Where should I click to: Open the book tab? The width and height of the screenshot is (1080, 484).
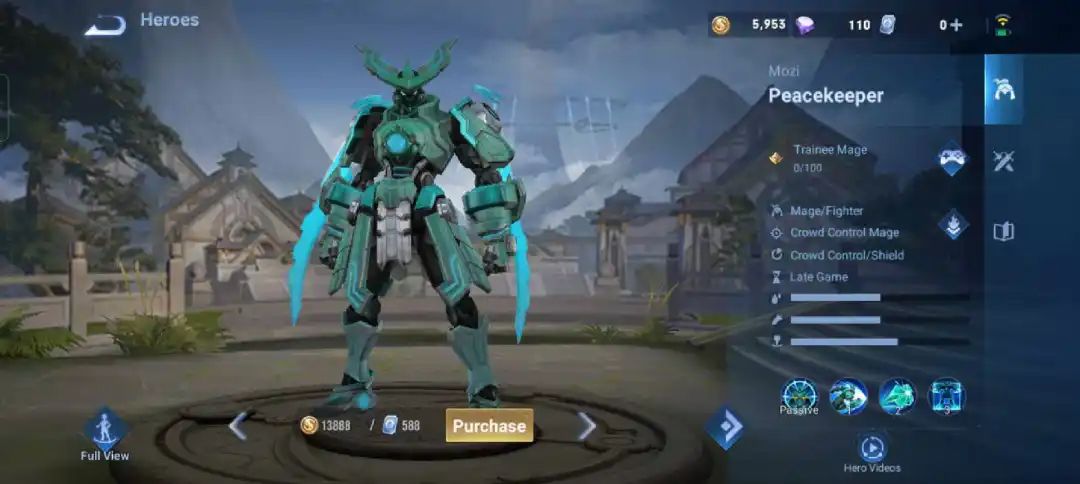click(x=1003, y=232)
